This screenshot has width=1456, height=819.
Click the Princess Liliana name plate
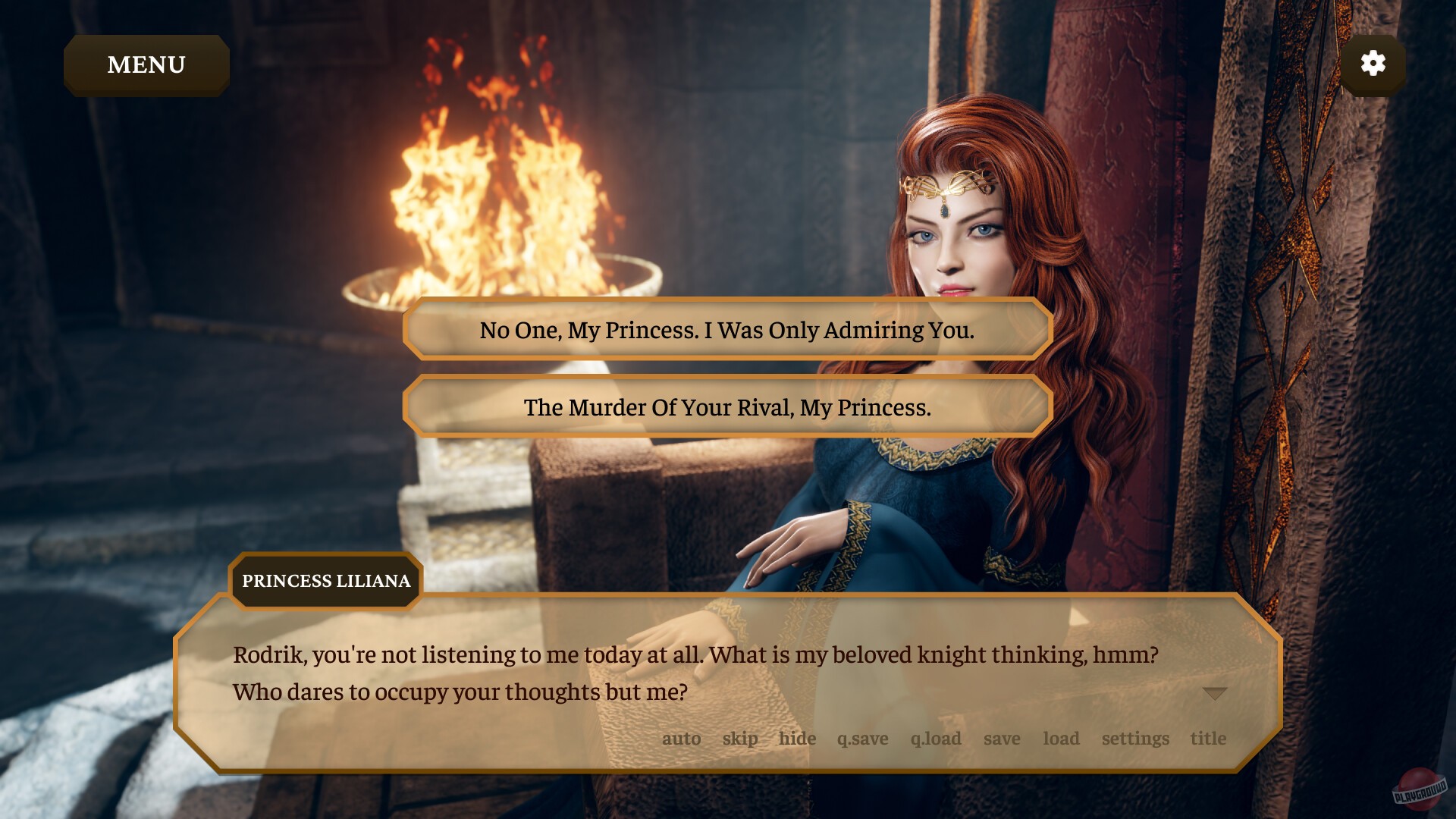click(x=325, y=582)
